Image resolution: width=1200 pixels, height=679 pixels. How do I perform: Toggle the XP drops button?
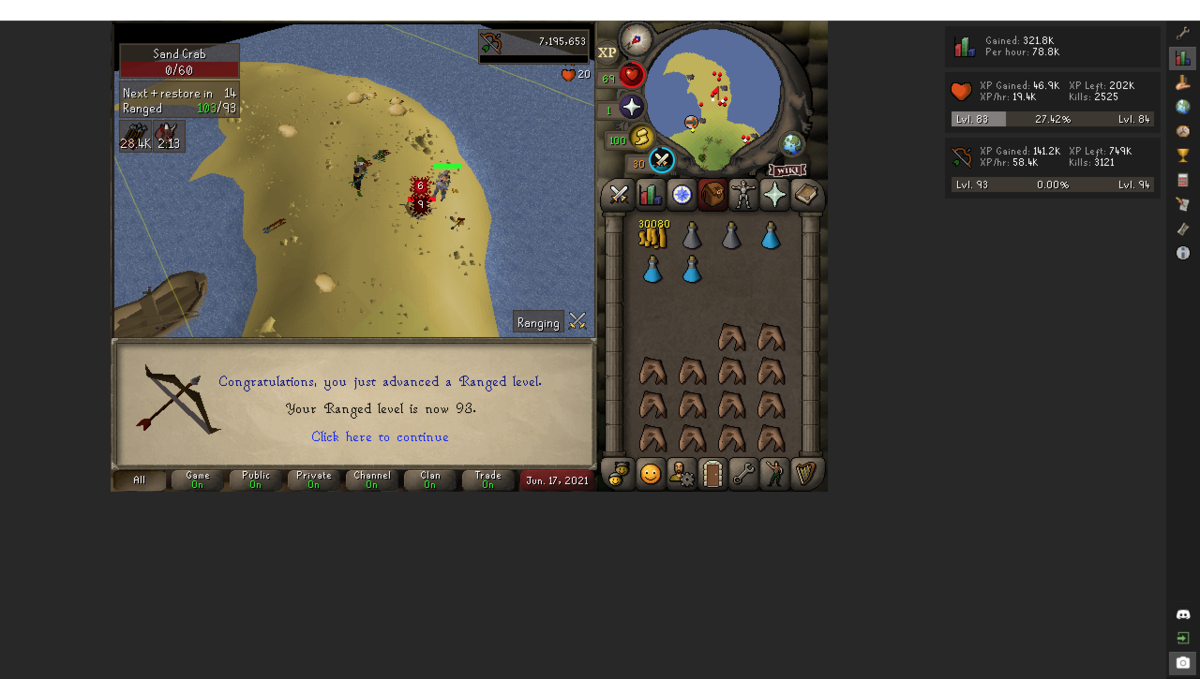(607, 52)
